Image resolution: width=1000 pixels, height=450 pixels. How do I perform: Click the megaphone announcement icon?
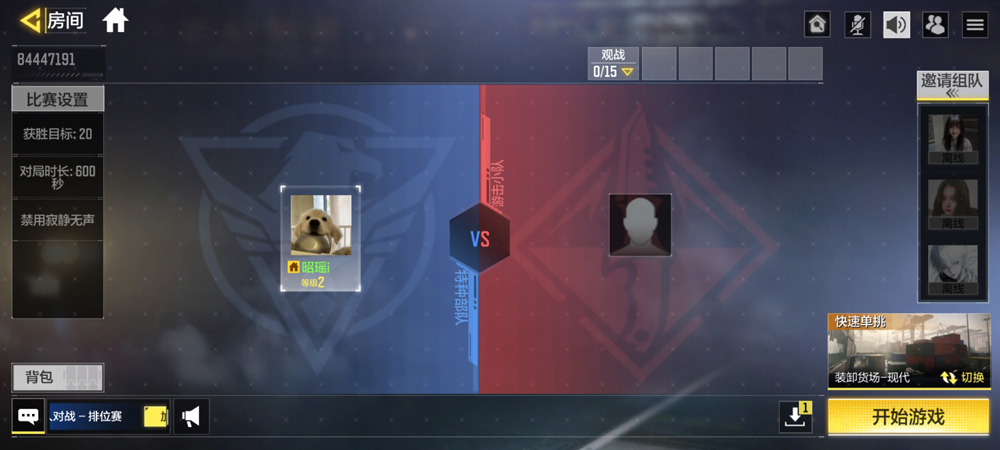[191, 416]
